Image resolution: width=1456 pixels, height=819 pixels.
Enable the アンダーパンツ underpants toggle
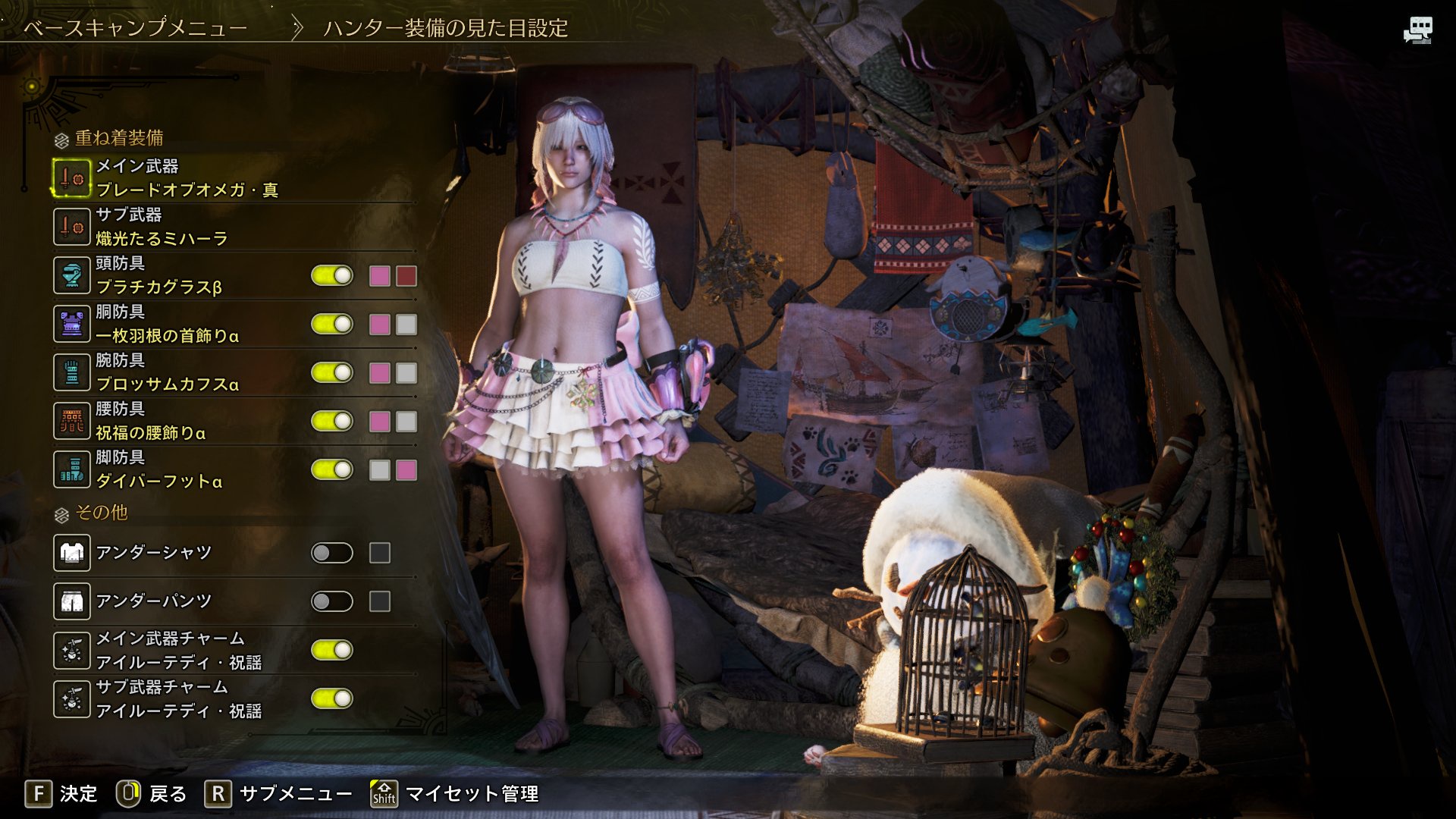[332, 601]
